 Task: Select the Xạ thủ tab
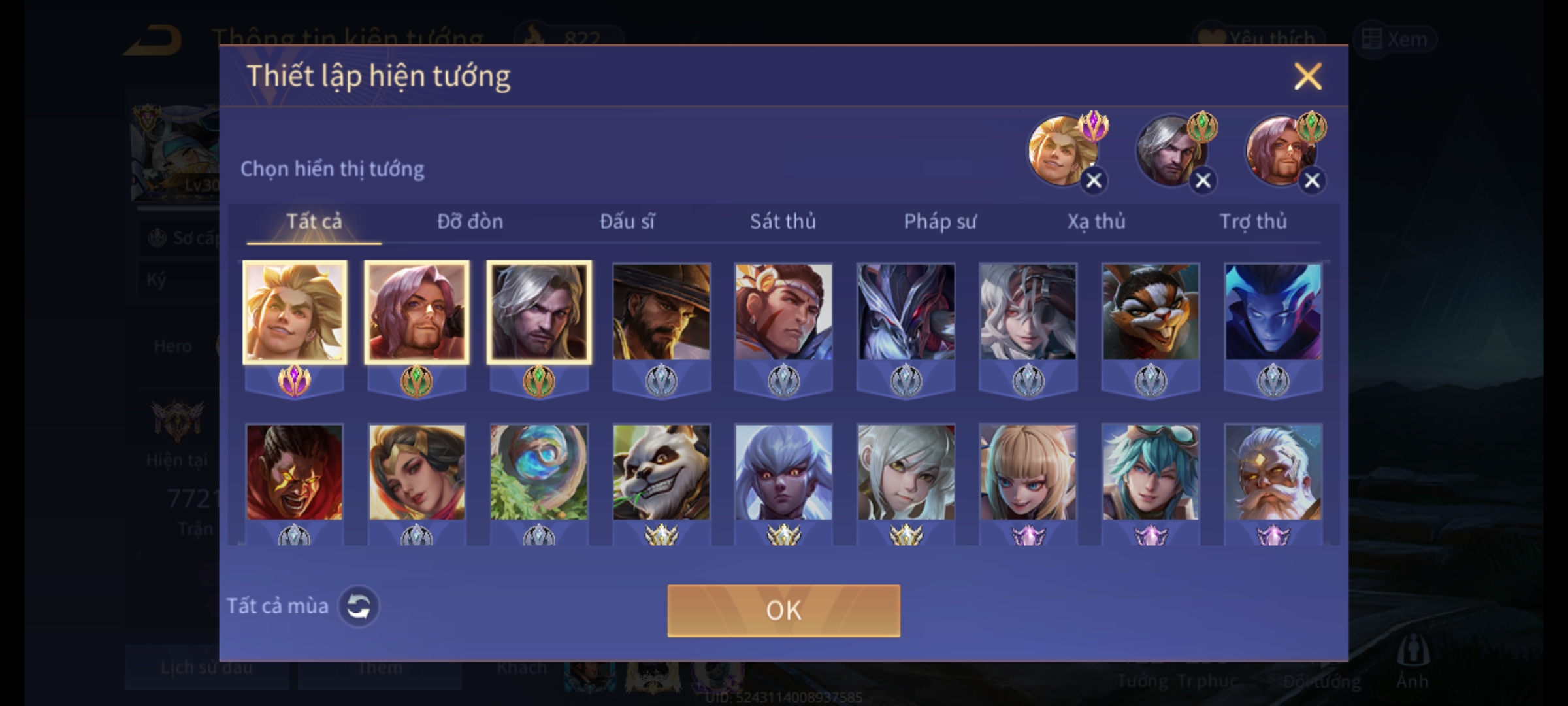tap(1096, 222)
